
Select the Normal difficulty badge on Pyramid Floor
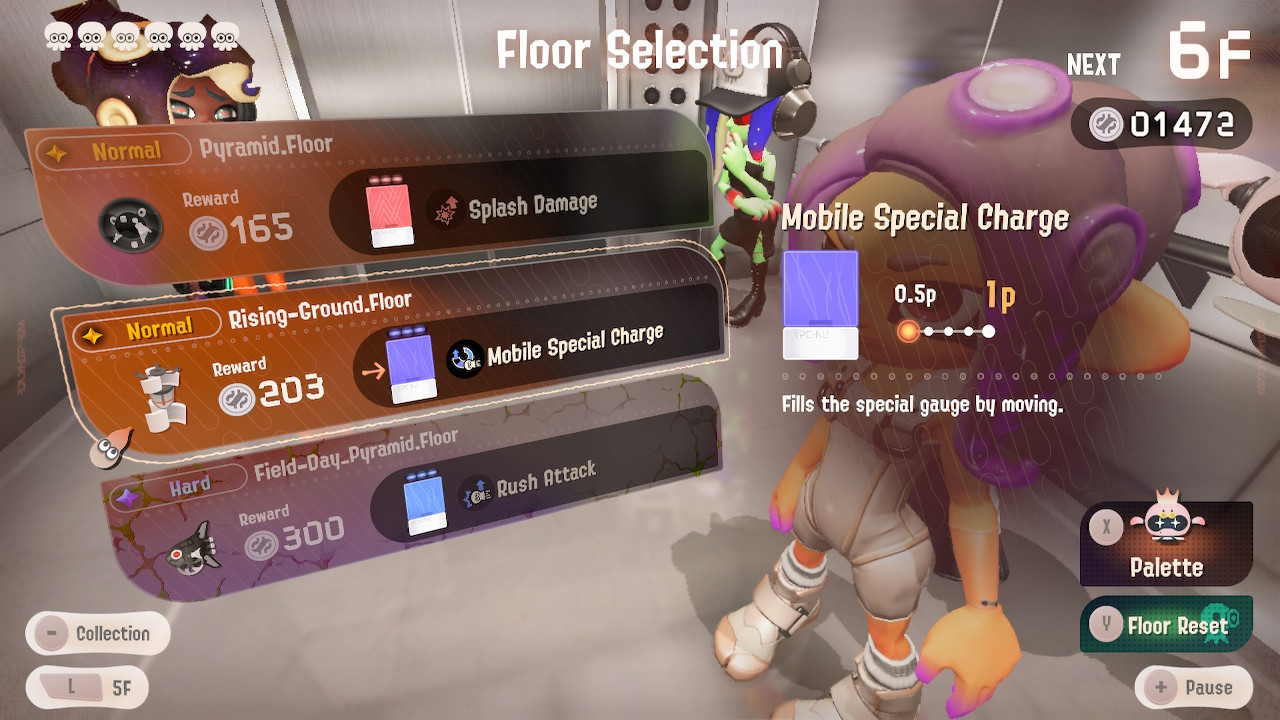(x=128, y=150)
